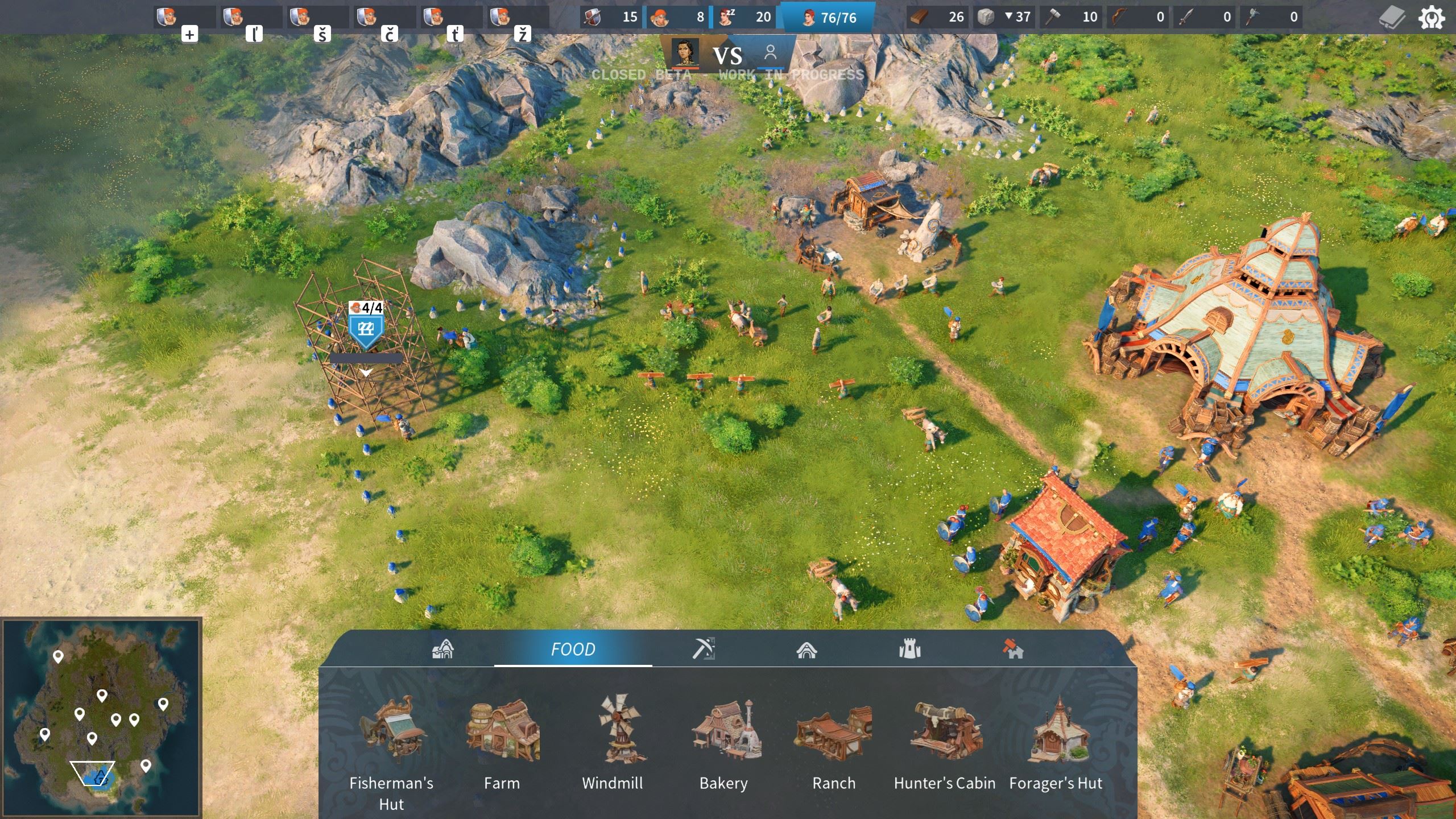
Task: Click the sleeping idle settlers counter
Action: point(744,17)
